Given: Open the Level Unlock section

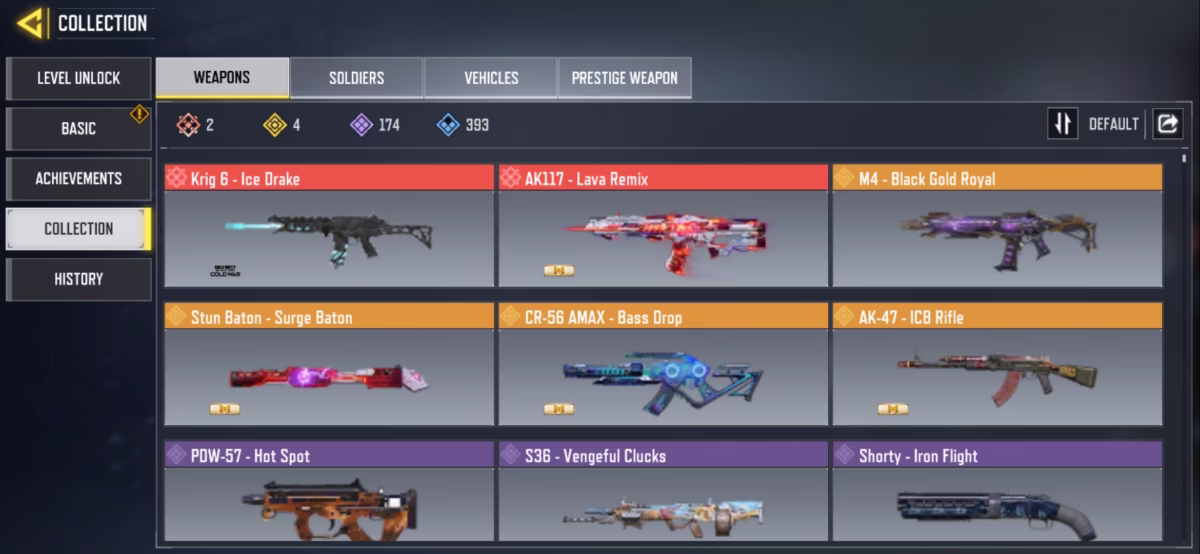Looking at the screenshot, I should coord(79,78).
